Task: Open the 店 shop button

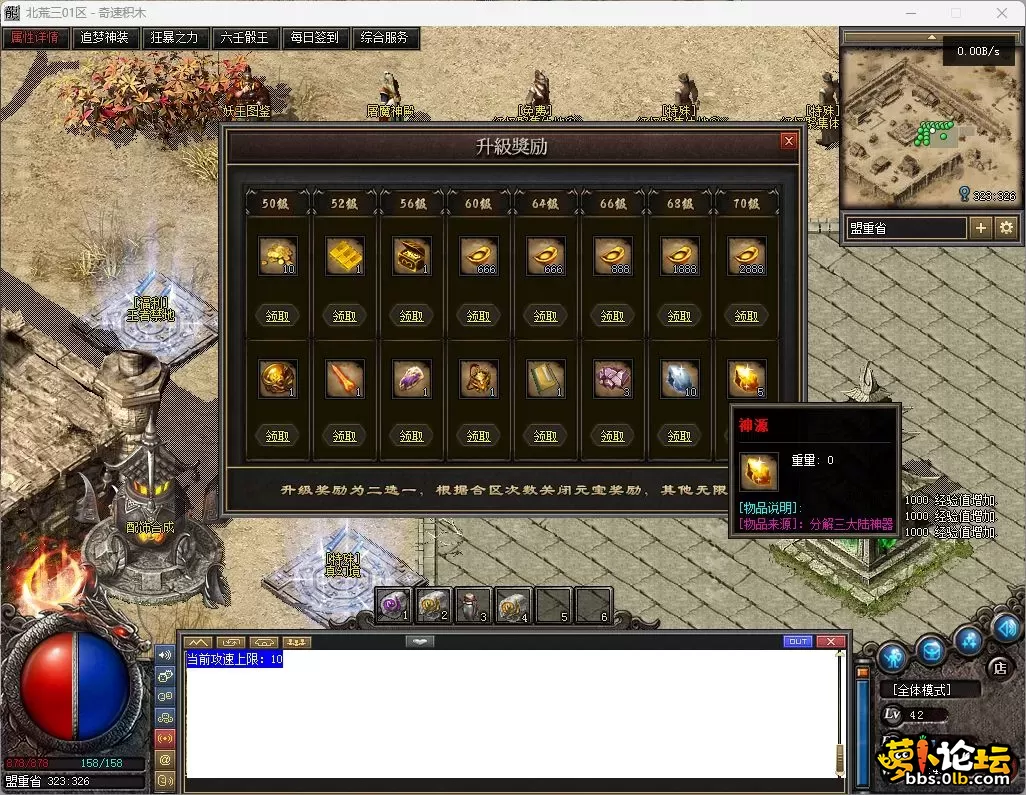Action: (998, 667)
